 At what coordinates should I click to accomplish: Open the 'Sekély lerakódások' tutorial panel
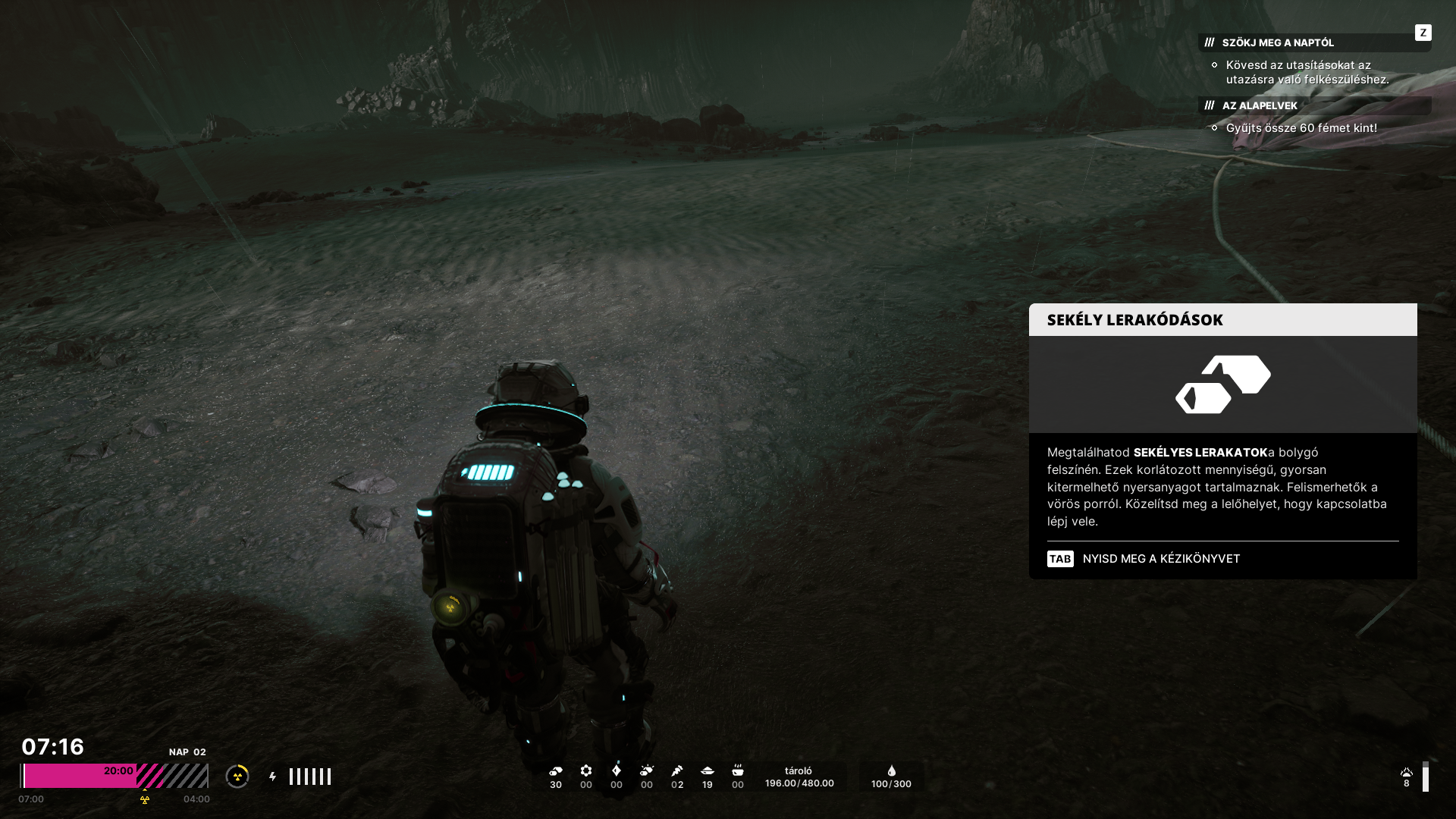pyautogui.click(x=1135, y=320)
